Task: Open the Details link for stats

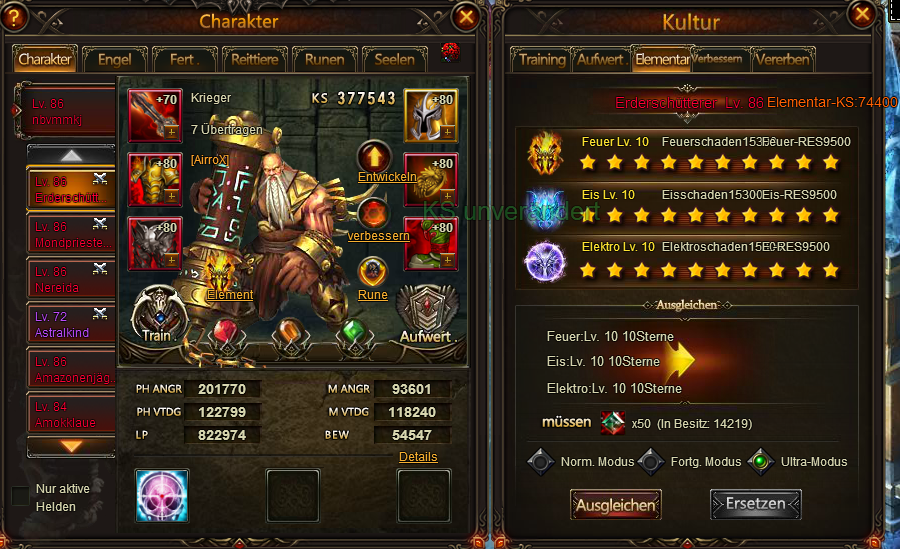Action: click(418, 457)
